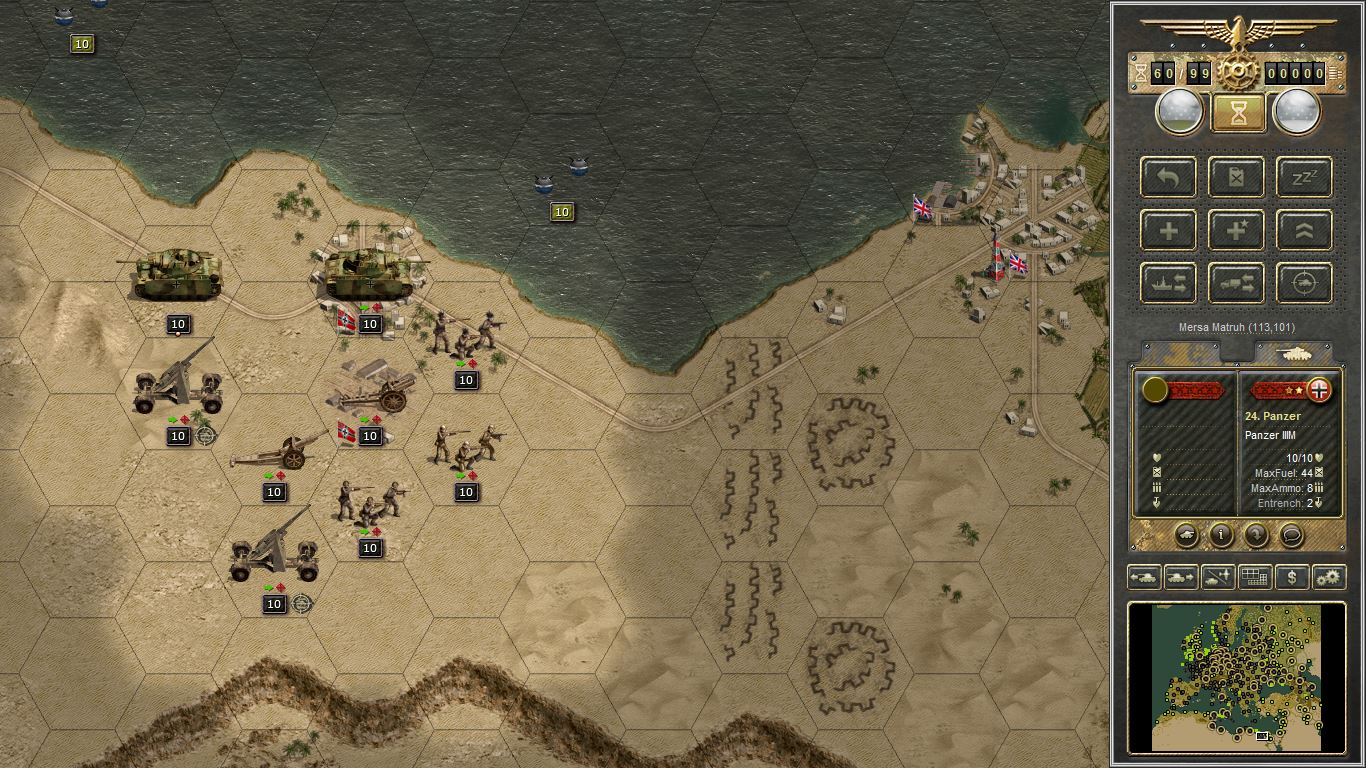Undo the last move with the arrow button

(1169, 177)
